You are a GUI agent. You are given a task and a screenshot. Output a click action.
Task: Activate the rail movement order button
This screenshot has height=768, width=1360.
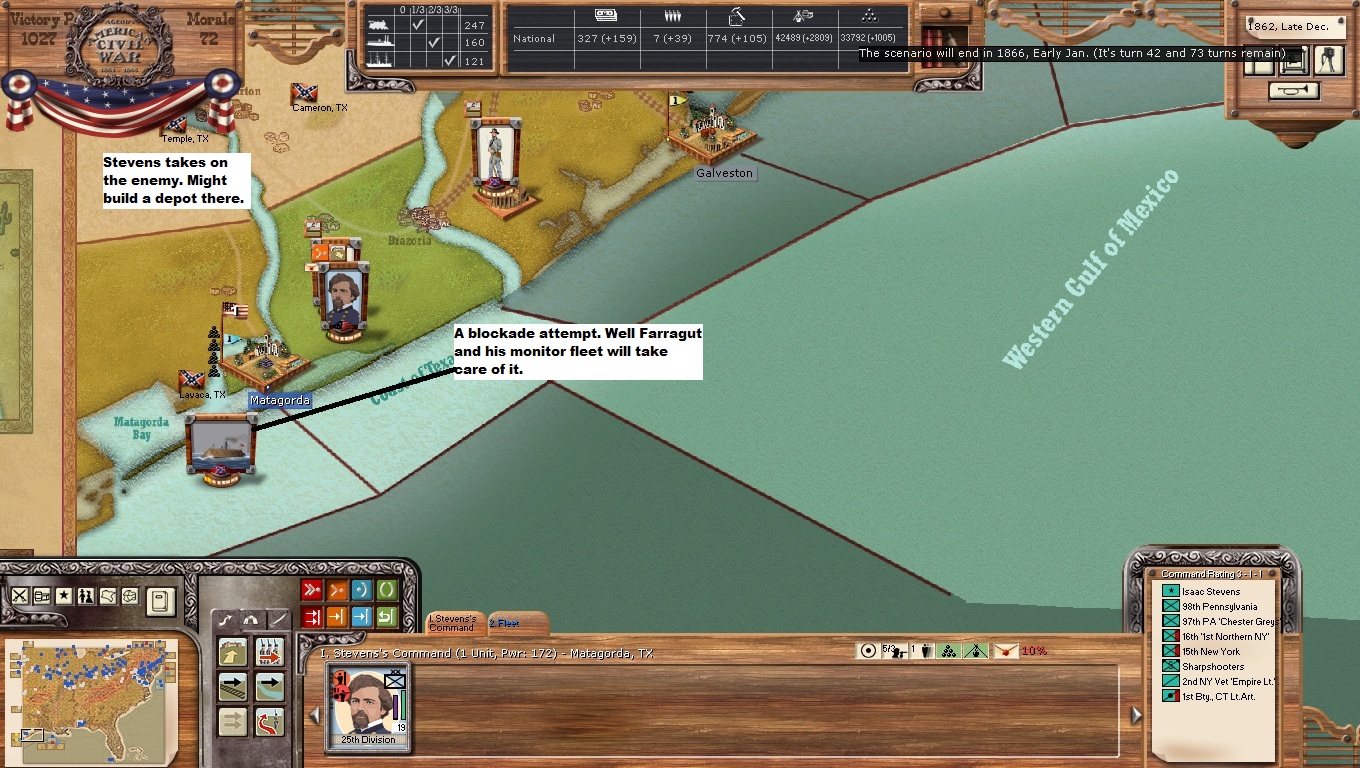click(x=233, y=687)
